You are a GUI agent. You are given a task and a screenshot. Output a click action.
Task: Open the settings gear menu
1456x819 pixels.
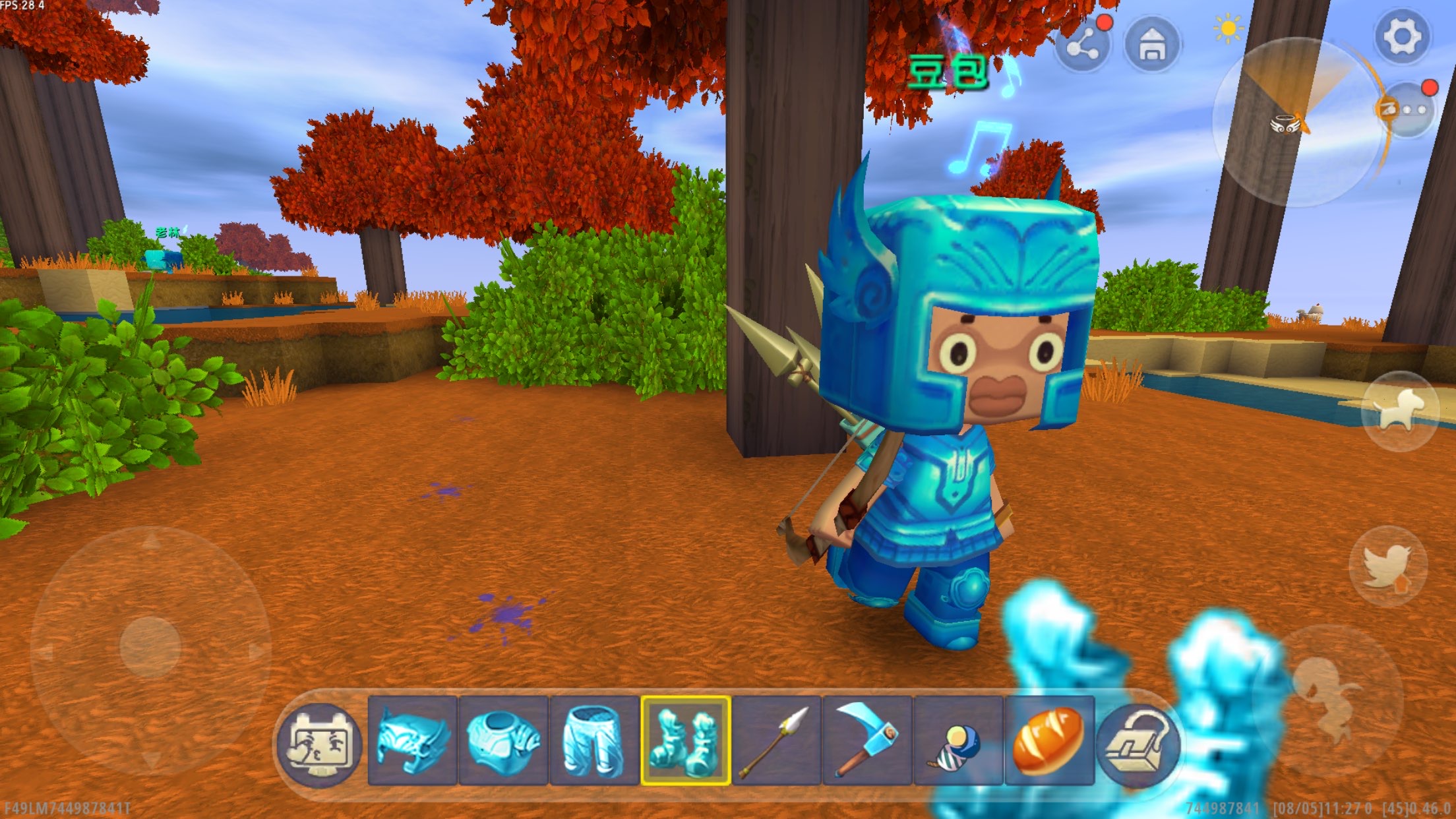1401,35
